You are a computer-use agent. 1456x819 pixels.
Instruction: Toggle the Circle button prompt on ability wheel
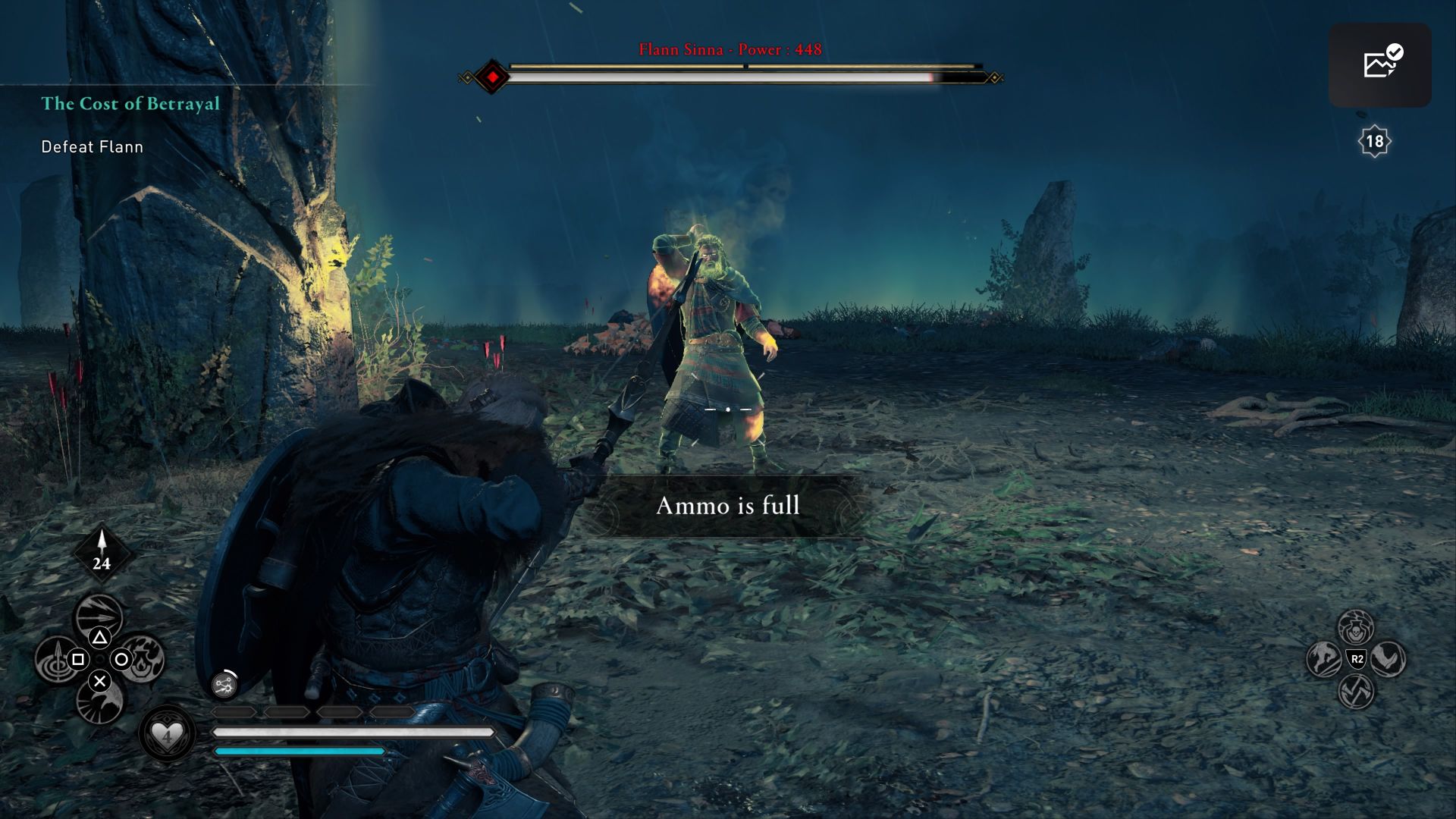pos(121,660)
